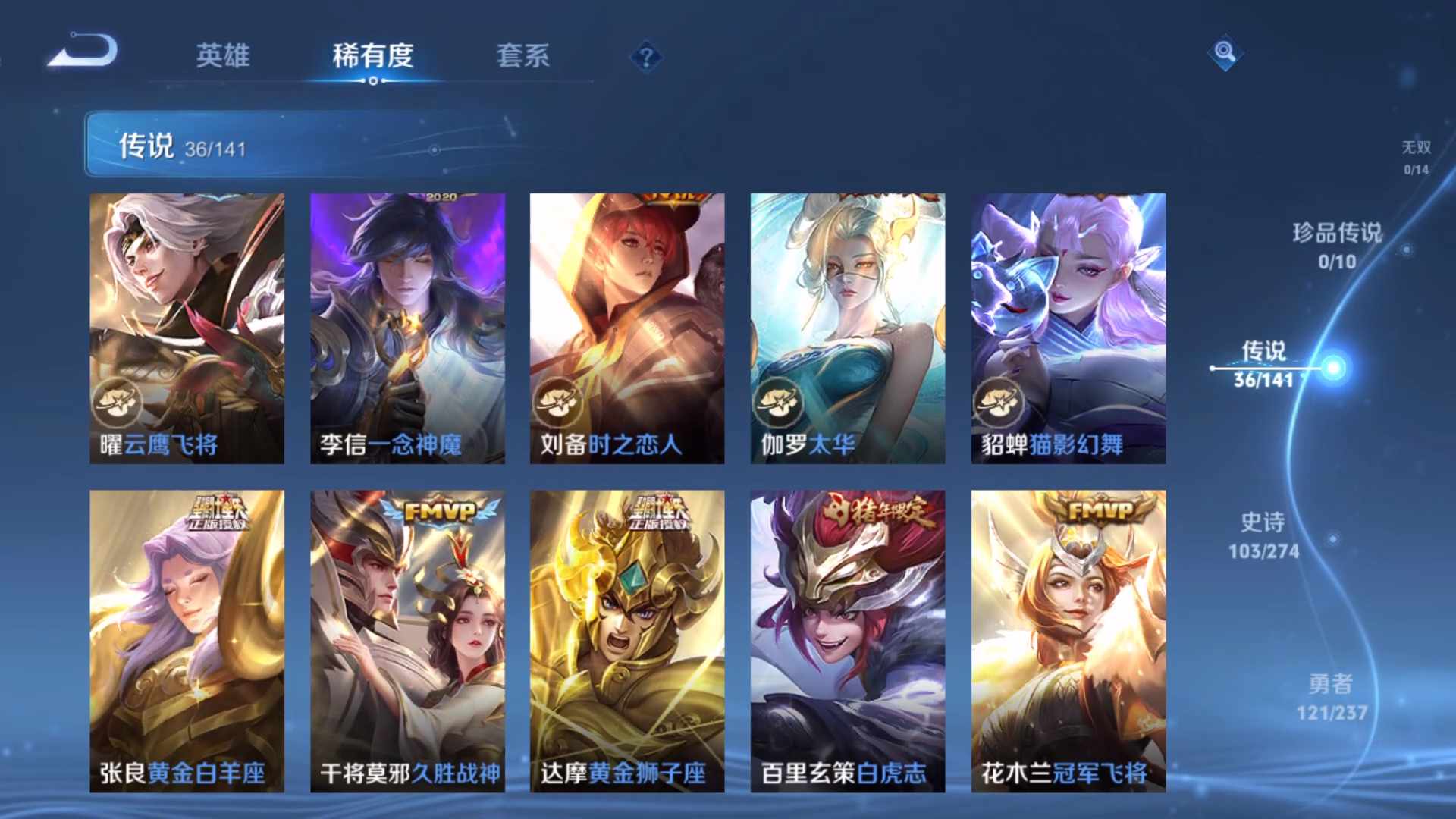View the 达摩 黄金狮子座 skin card

(x=627, y=641)
